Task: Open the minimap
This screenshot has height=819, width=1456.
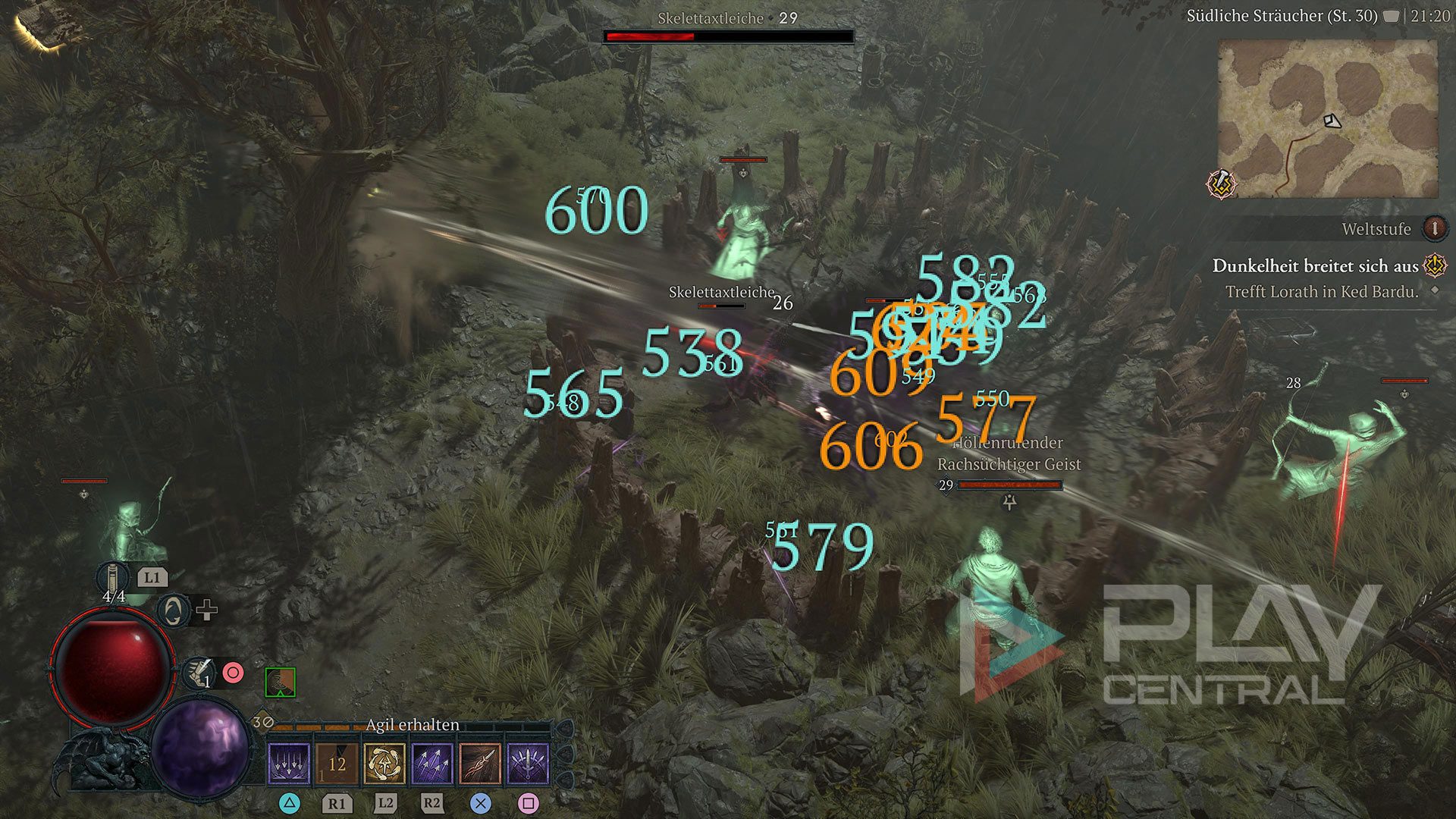Action: [x=1327, y=119]
